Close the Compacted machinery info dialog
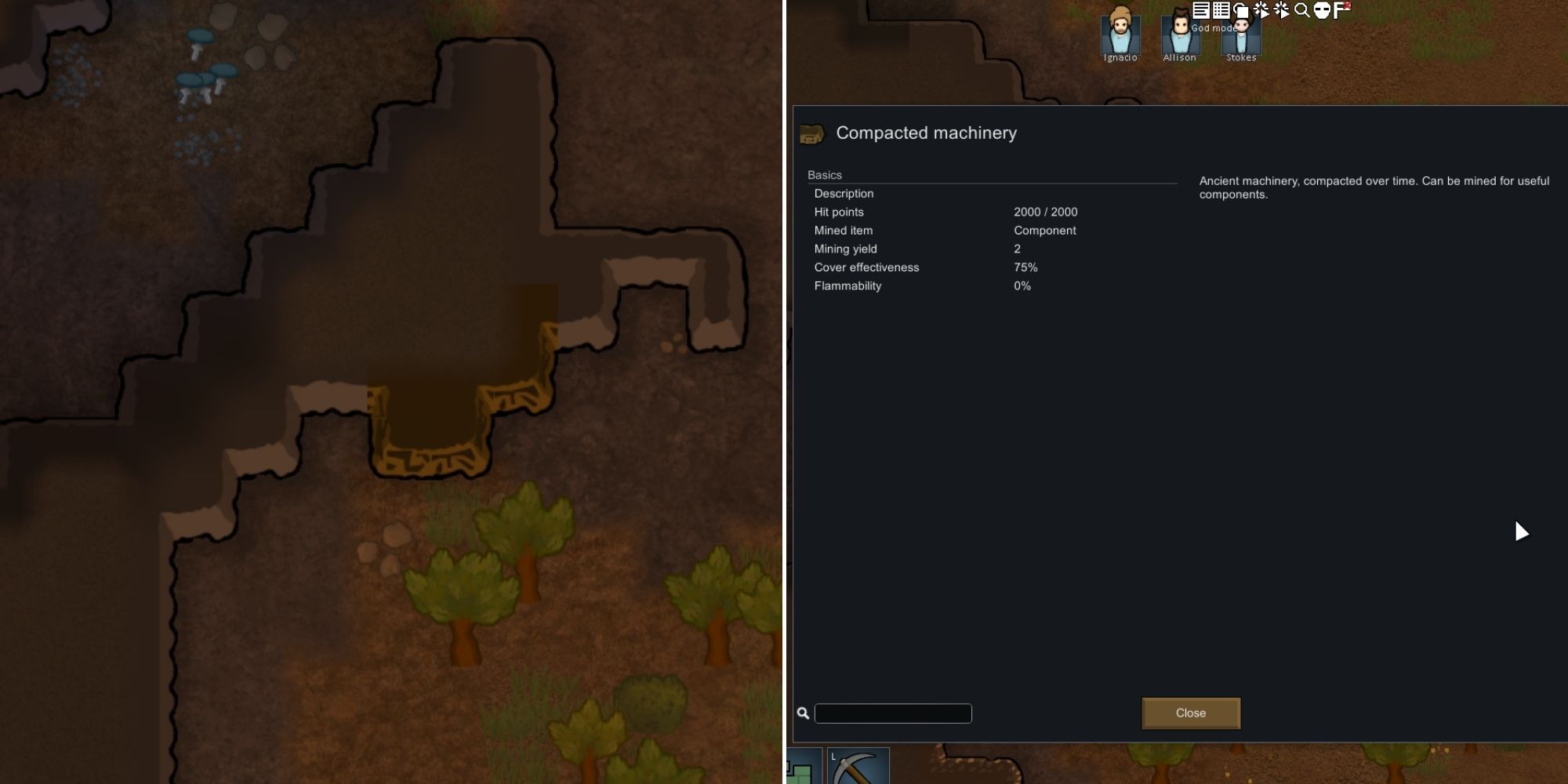Image resolution: width=1568 pixels, height=784 pixels. coord(1191,713)
